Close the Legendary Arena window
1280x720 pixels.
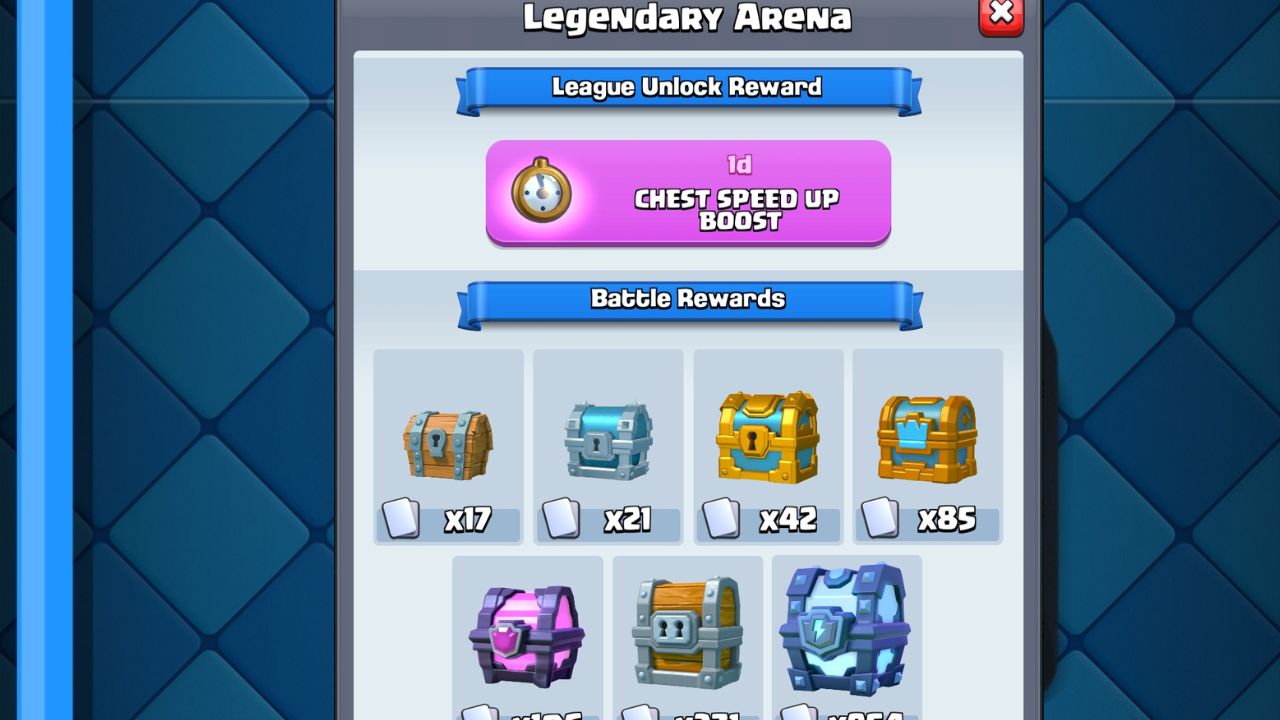click(1000, 16)
